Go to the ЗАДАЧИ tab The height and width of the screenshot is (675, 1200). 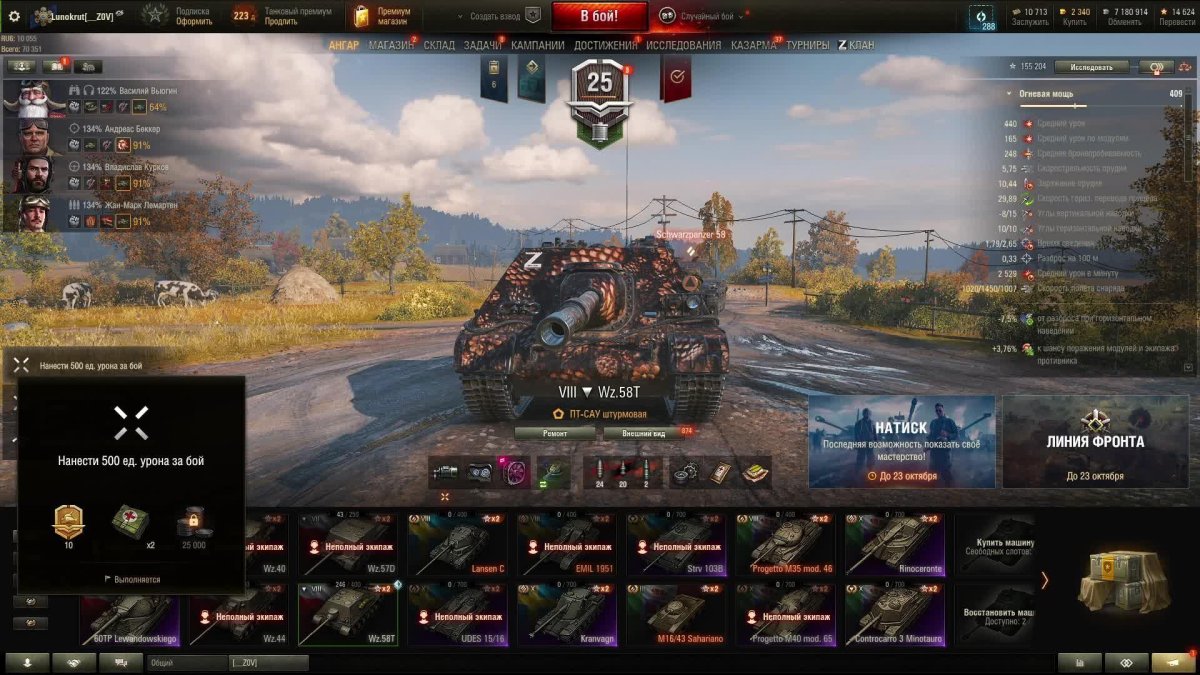pyautogui.click(x=482, y=45)
